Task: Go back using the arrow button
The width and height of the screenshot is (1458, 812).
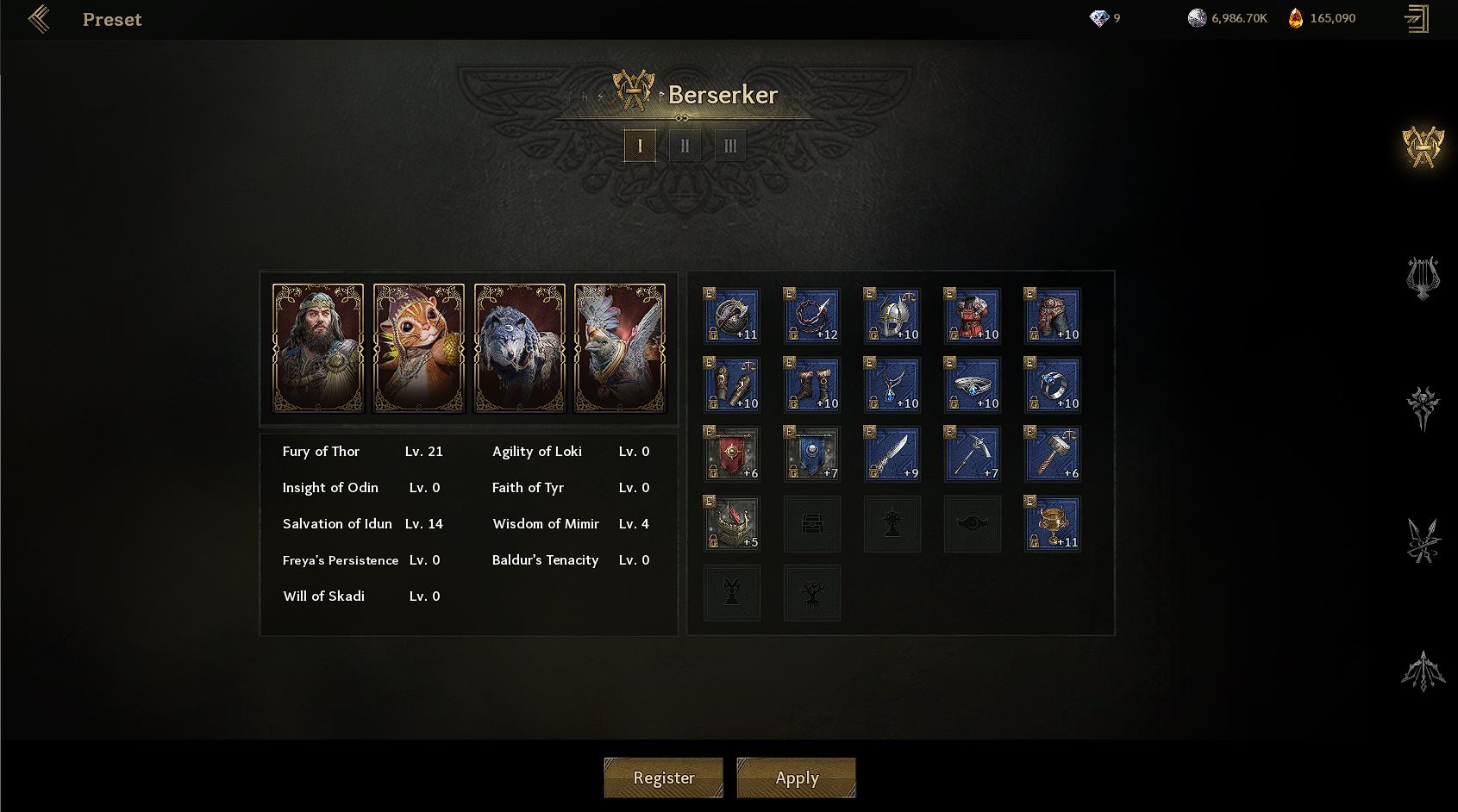Action: click(x=39, y=19)
